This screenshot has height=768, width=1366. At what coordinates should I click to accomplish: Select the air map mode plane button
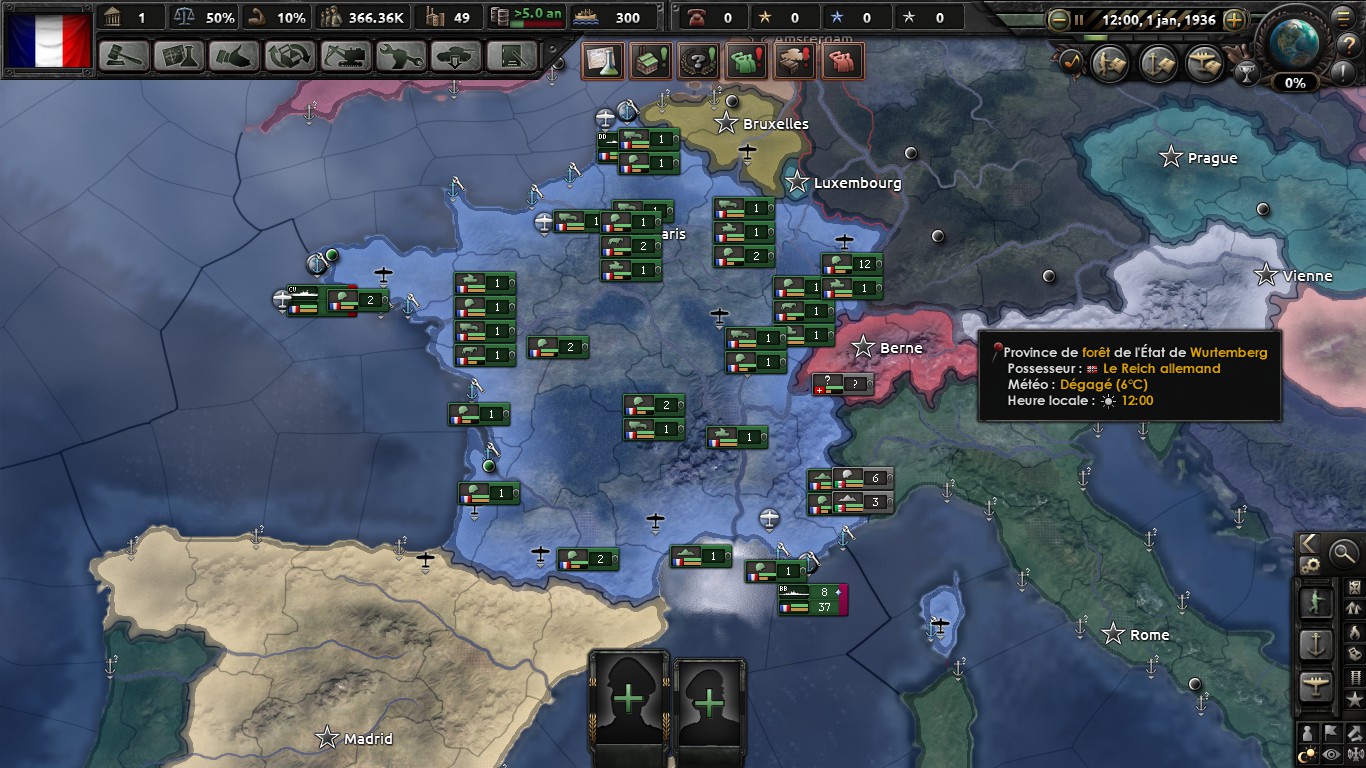coord(1315,687)
